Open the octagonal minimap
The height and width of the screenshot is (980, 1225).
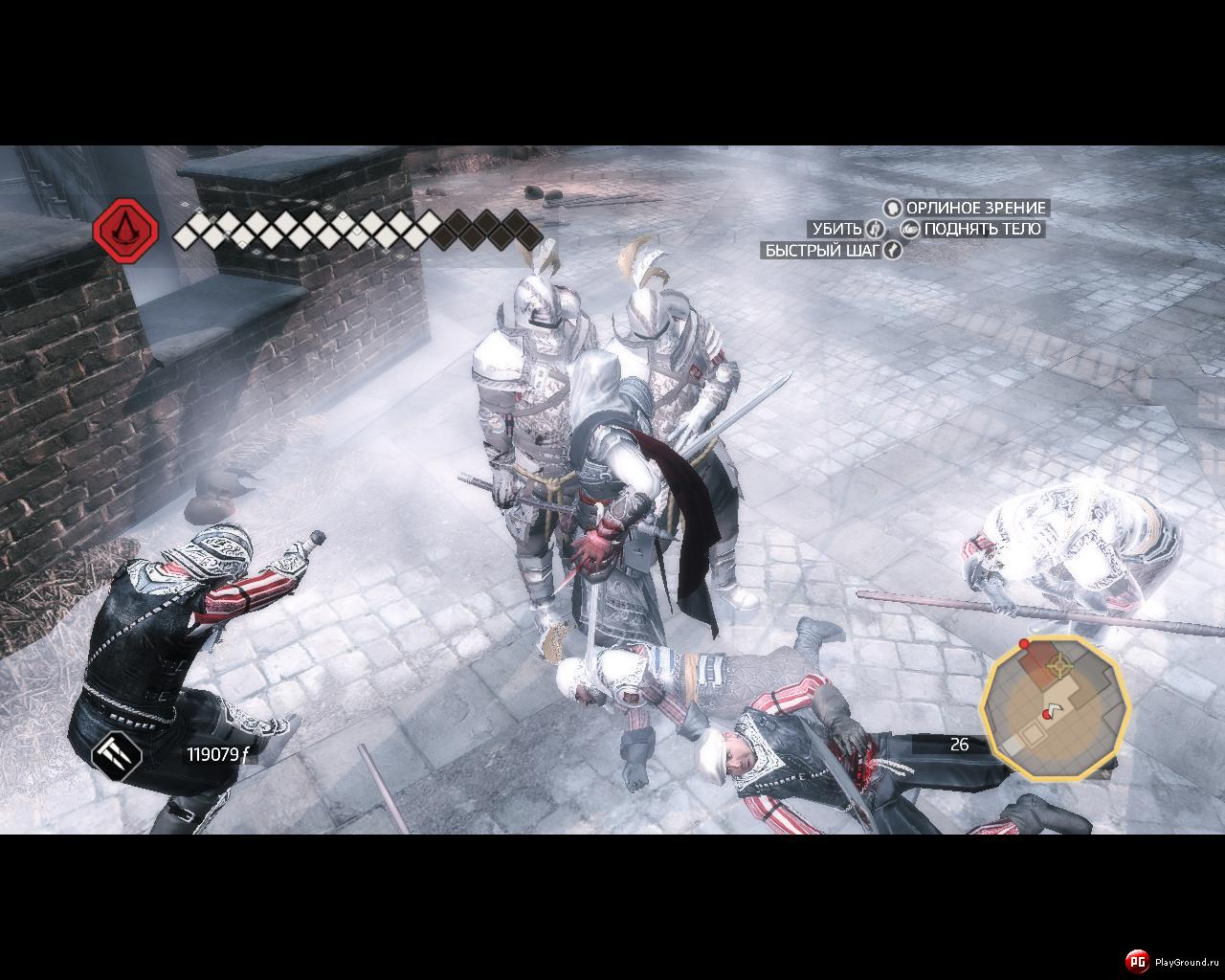pyautogui.click(x=1056, y=706)
